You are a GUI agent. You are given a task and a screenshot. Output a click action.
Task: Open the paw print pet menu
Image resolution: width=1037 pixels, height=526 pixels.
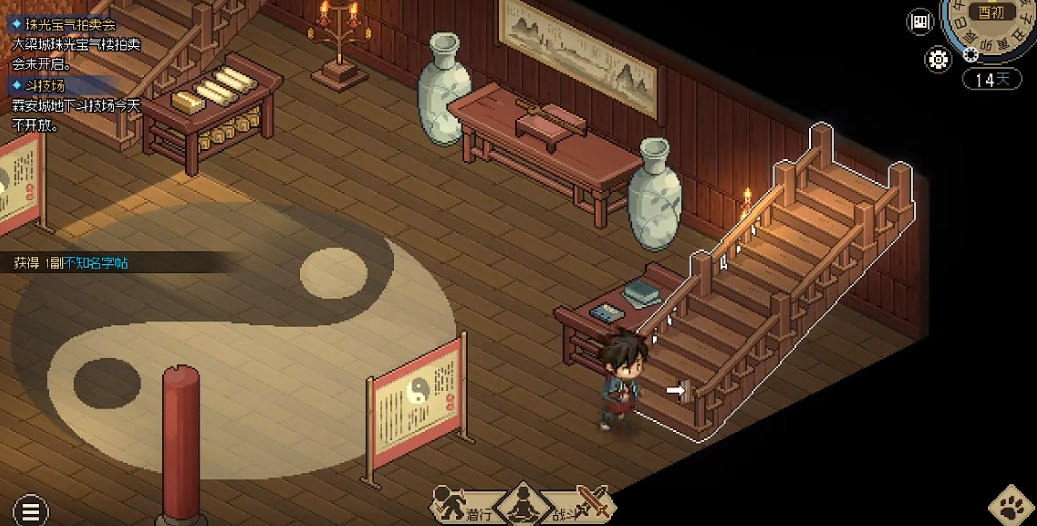(1010, 507)
